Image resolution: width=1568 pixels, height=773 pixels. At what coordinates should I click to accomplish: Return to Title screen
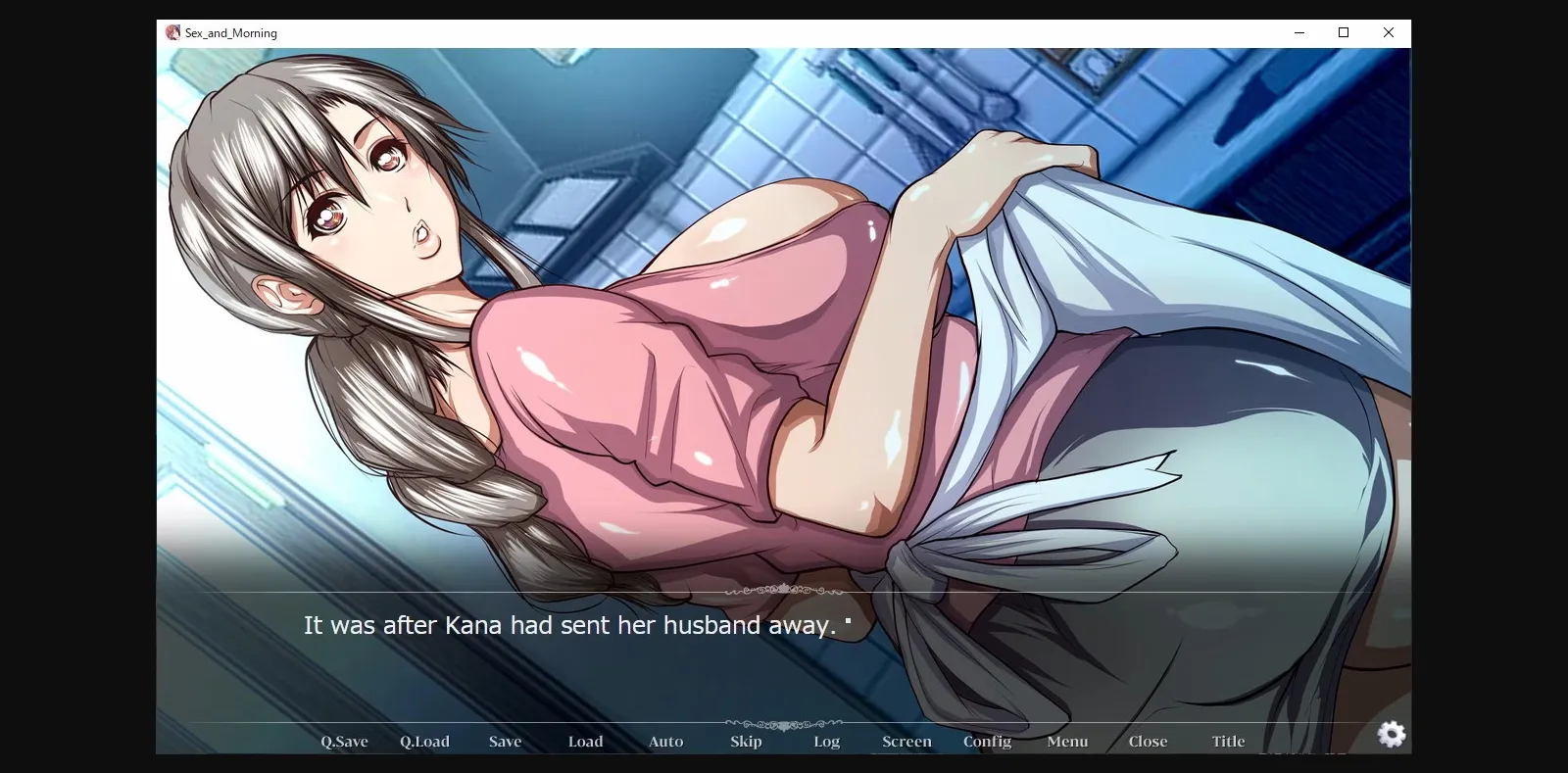(1228, 742)
